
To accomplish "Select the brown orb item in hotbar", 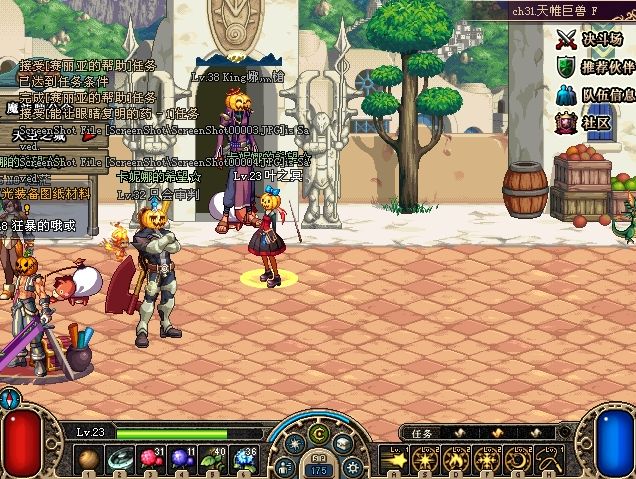I will (89, 460).
